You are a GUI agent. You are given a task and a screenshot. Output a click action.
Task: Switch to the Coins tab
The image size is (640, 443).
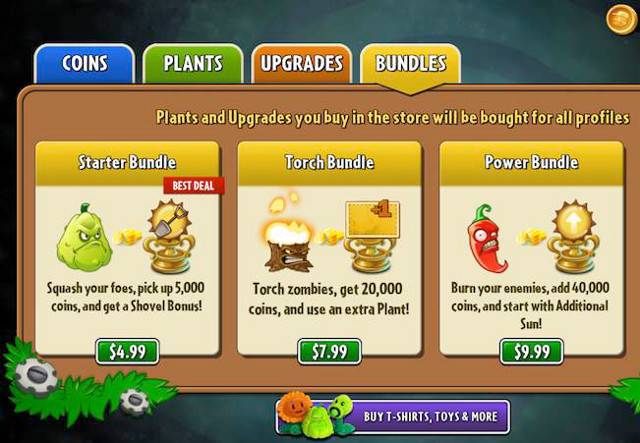[84, 64]
